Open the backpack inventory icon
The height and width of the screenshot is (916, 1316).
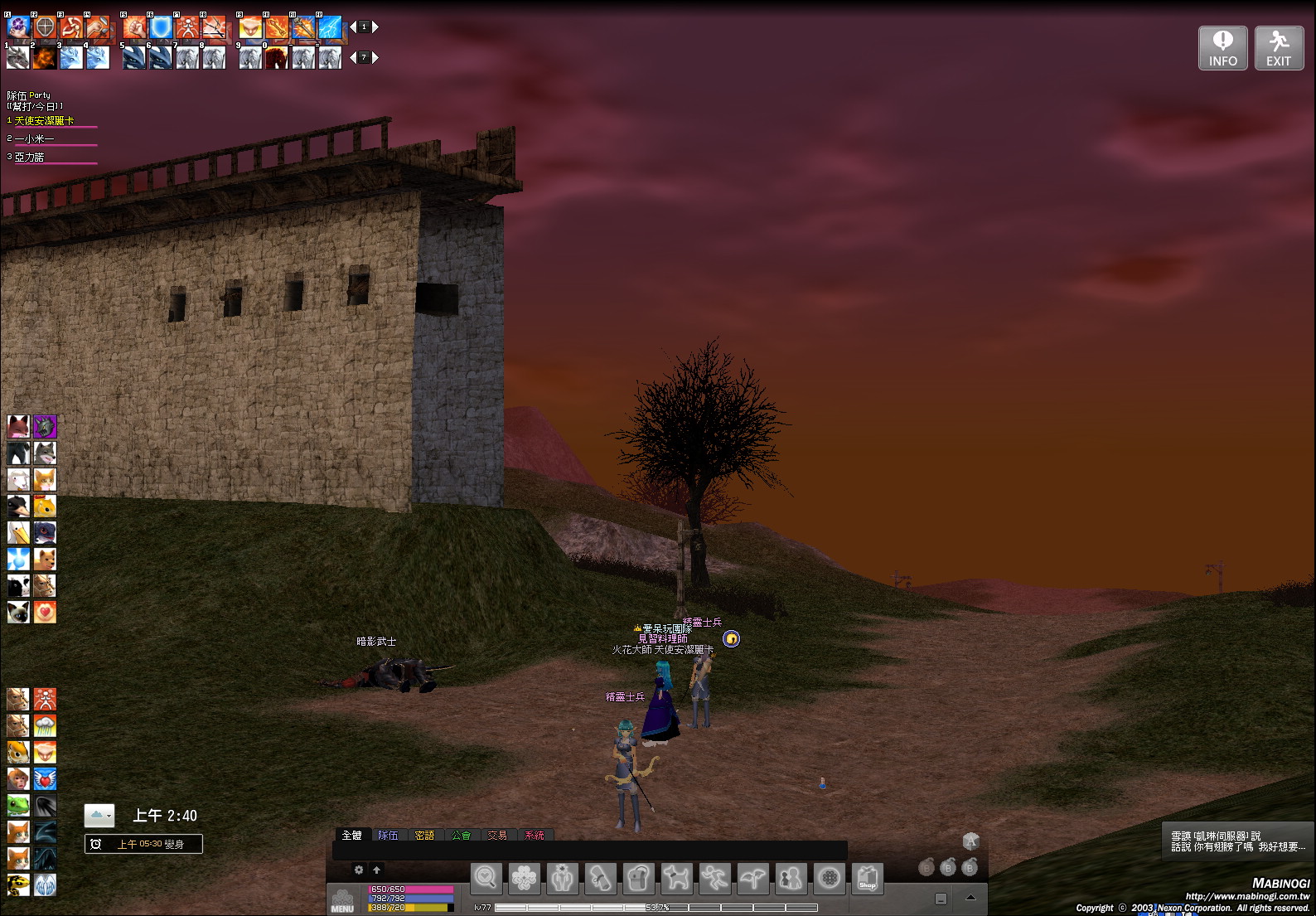(x=638, y=878)
